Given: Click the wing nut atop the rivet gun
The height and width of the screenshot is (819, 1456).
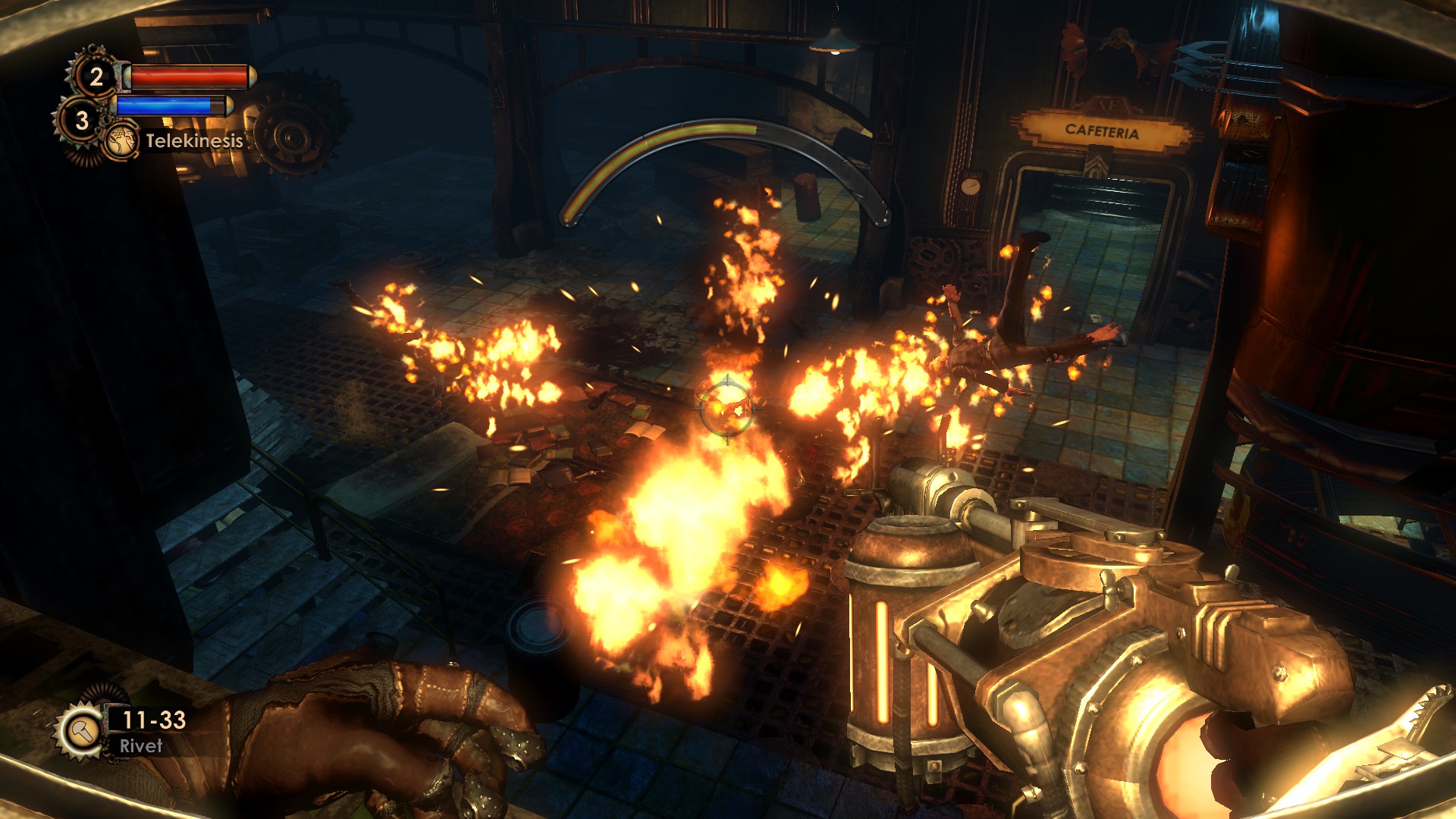Looking at the screenshot, I should coord(1112,590).
